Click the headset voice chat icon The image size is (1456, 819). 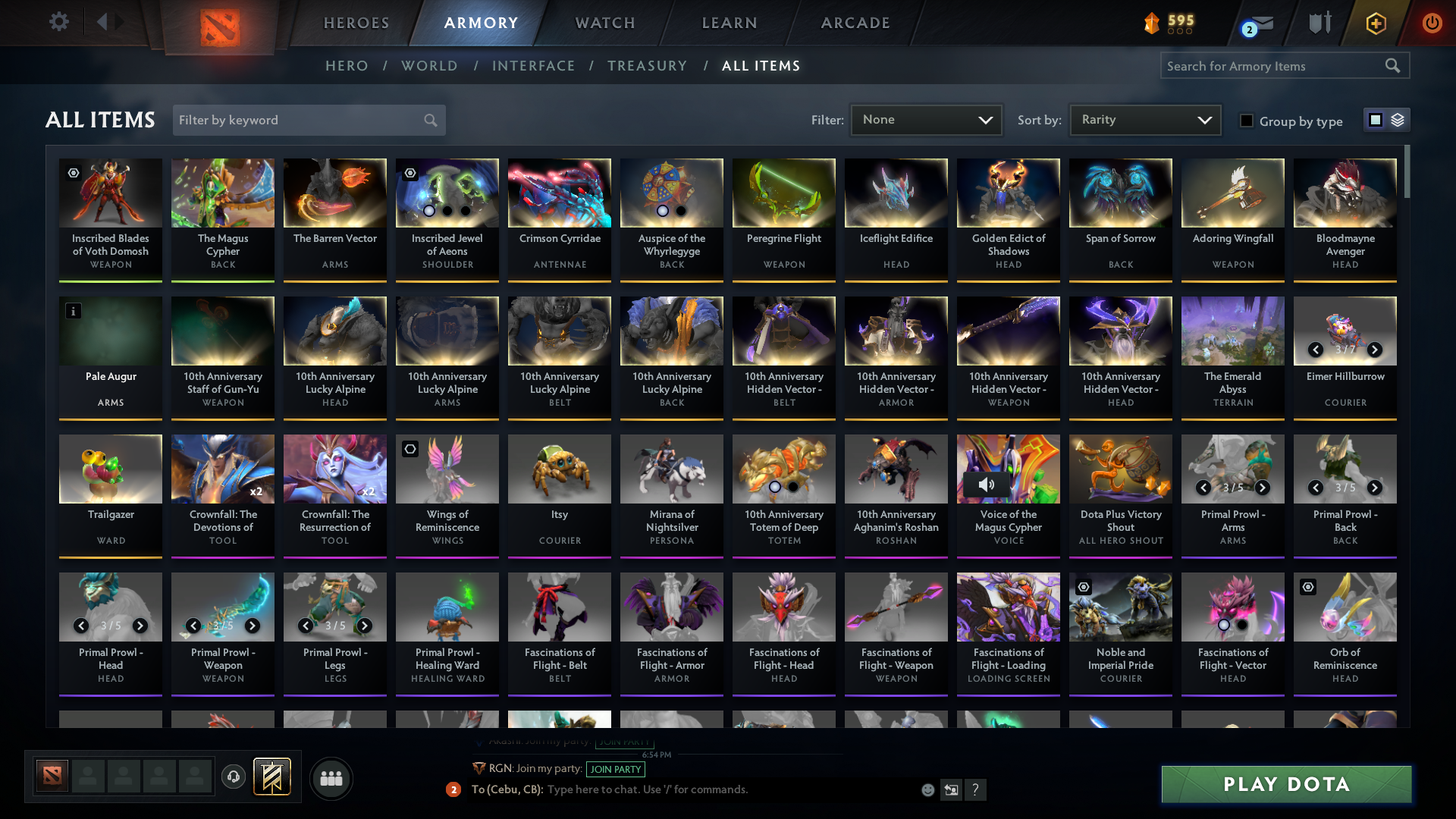coord(233,777)
